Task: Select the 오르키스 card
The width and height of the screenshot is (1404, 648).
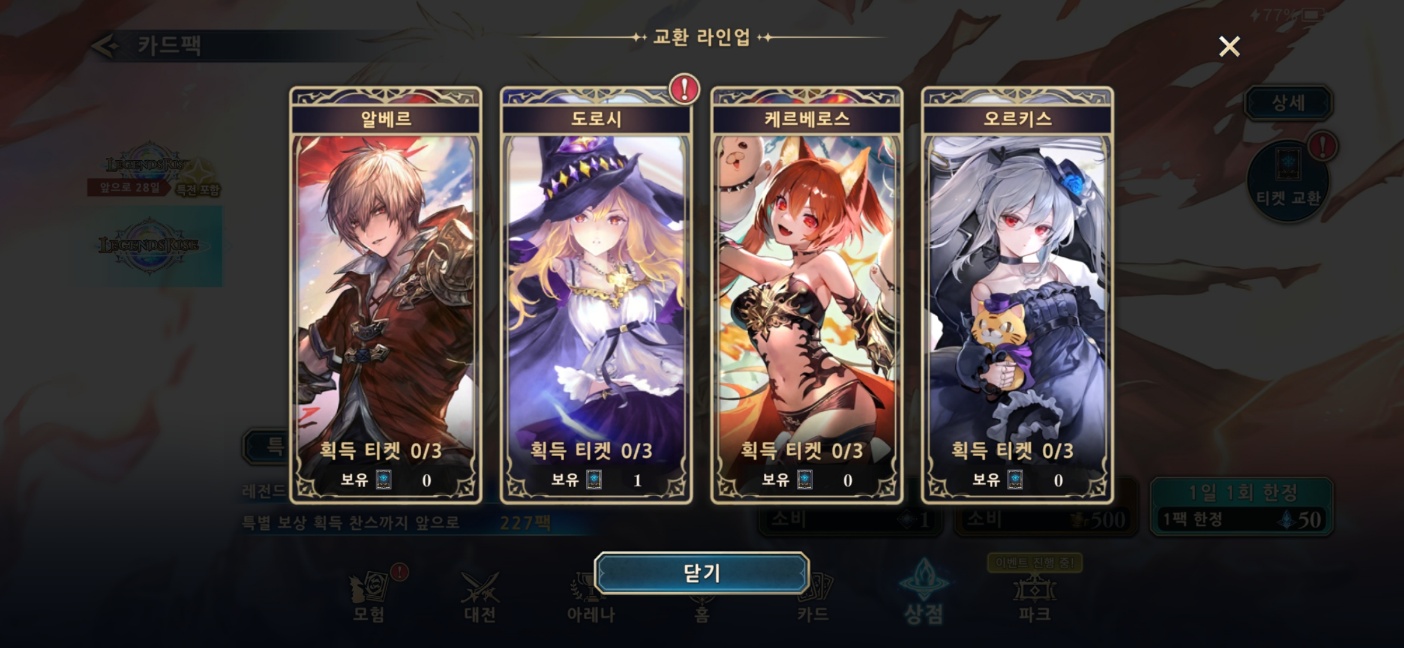Action: pyautogui.click(x=1017, y=296)
